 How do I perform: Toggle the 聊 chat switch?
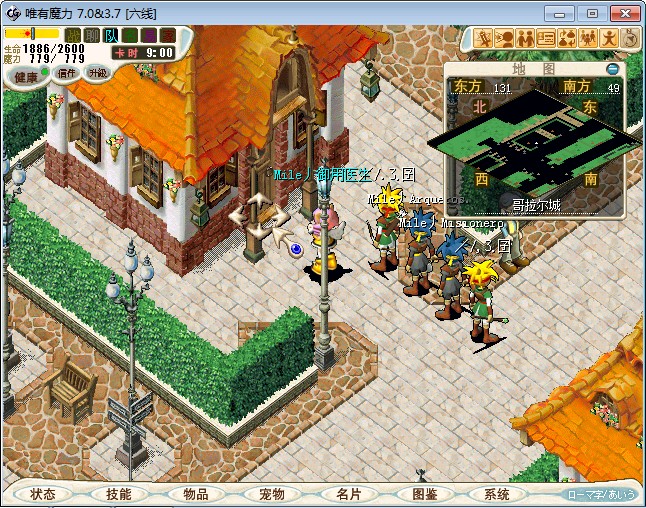click(92, 36)
